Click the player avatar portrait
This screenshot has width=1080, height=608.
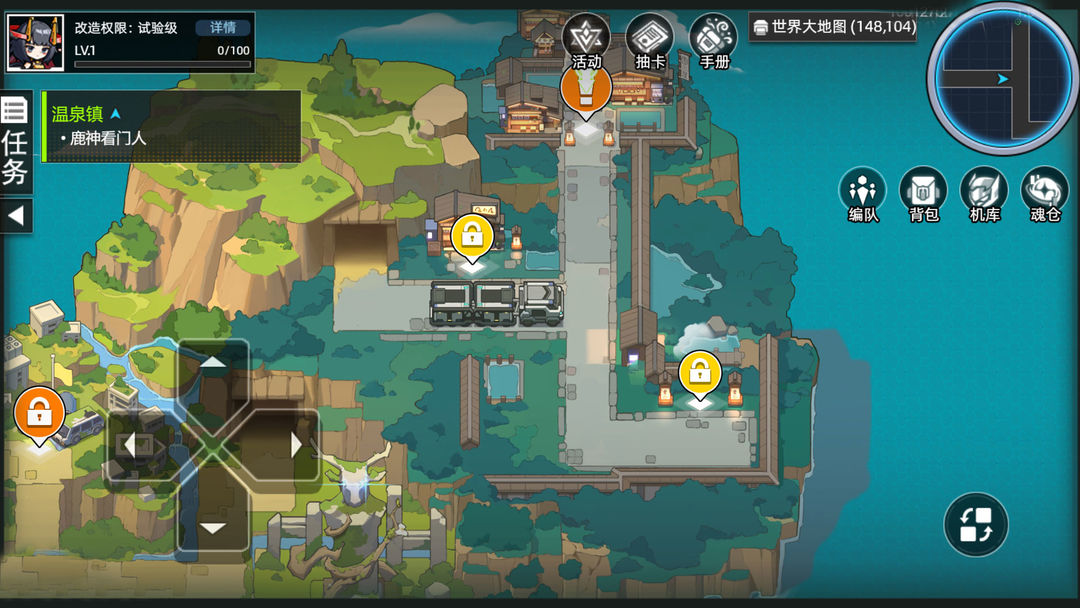point(36,43)
